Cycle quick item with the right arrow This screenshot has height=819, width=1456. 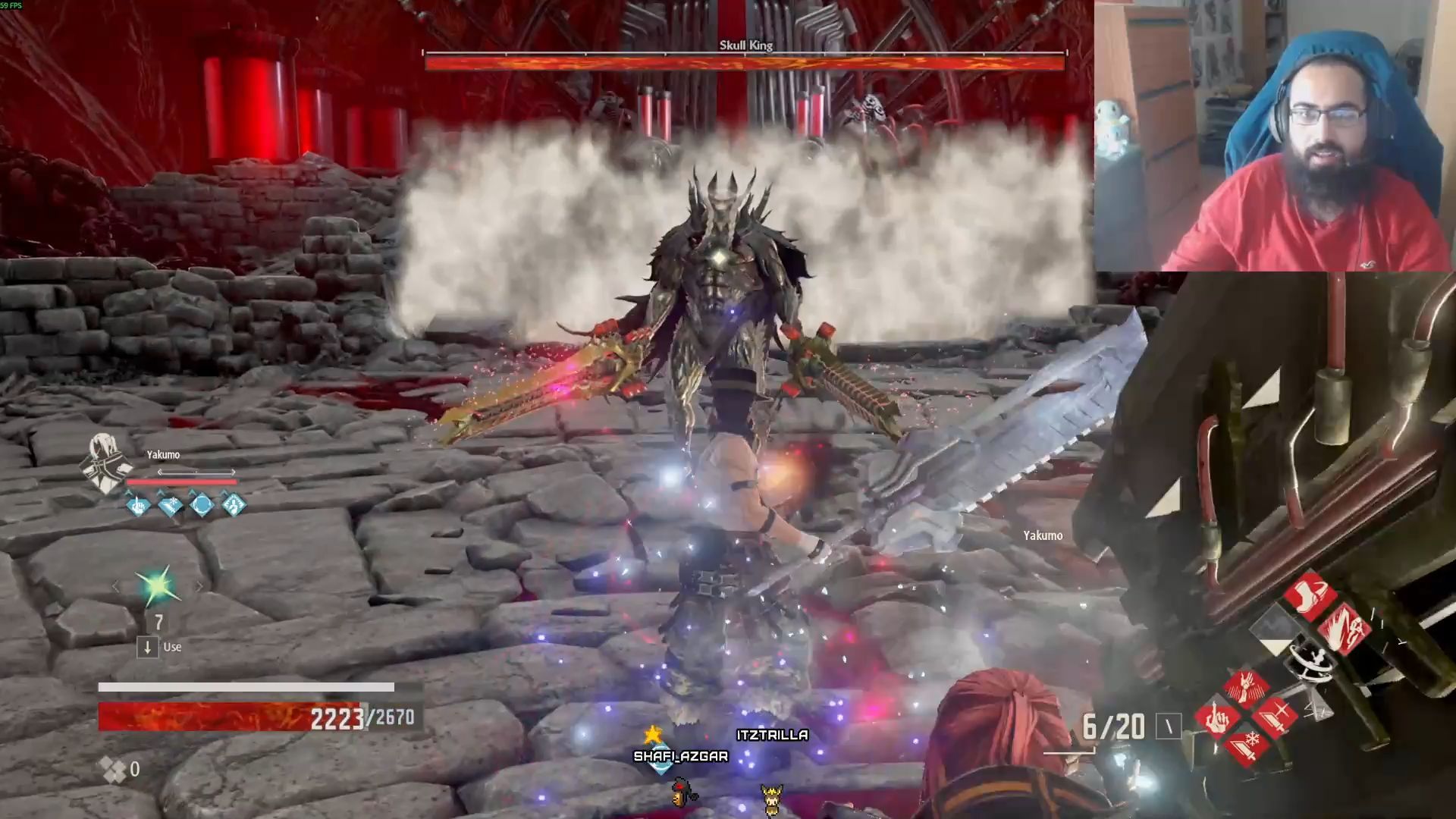pos(199,586)
